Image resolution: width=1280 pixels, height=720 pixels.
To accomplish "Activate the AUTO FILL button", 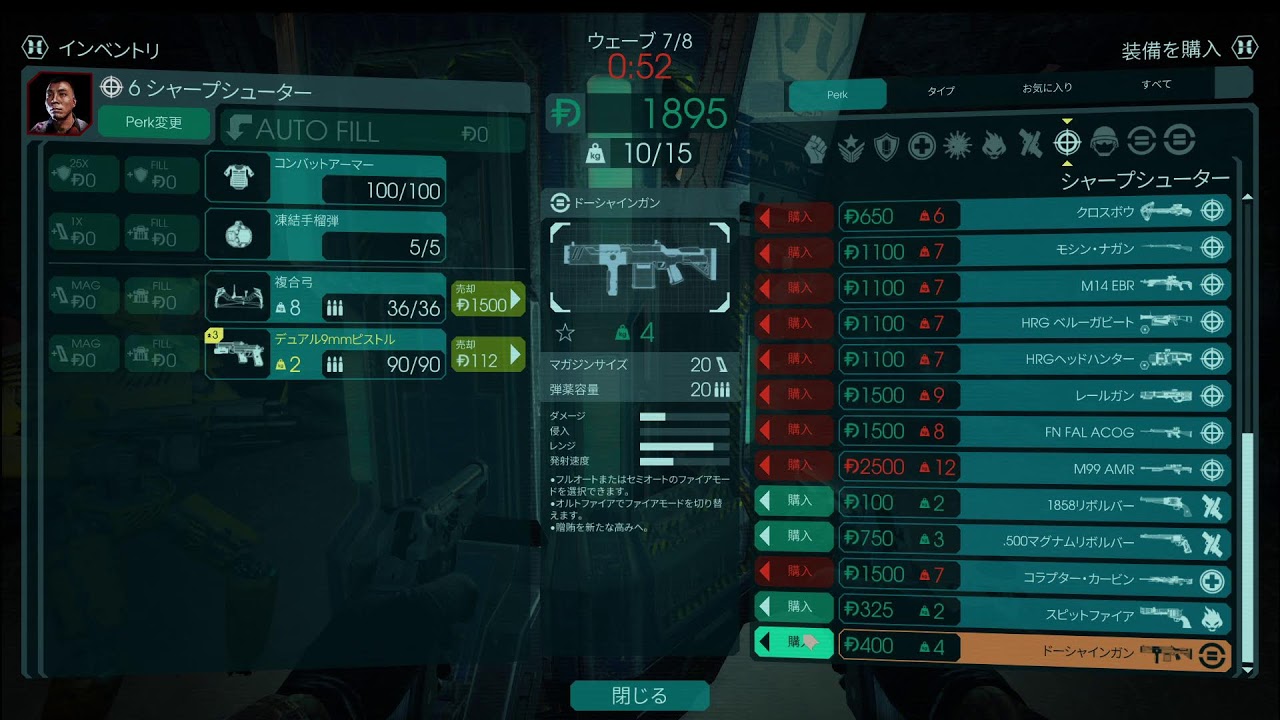I will pyautogui.click(x=372, y=131).
